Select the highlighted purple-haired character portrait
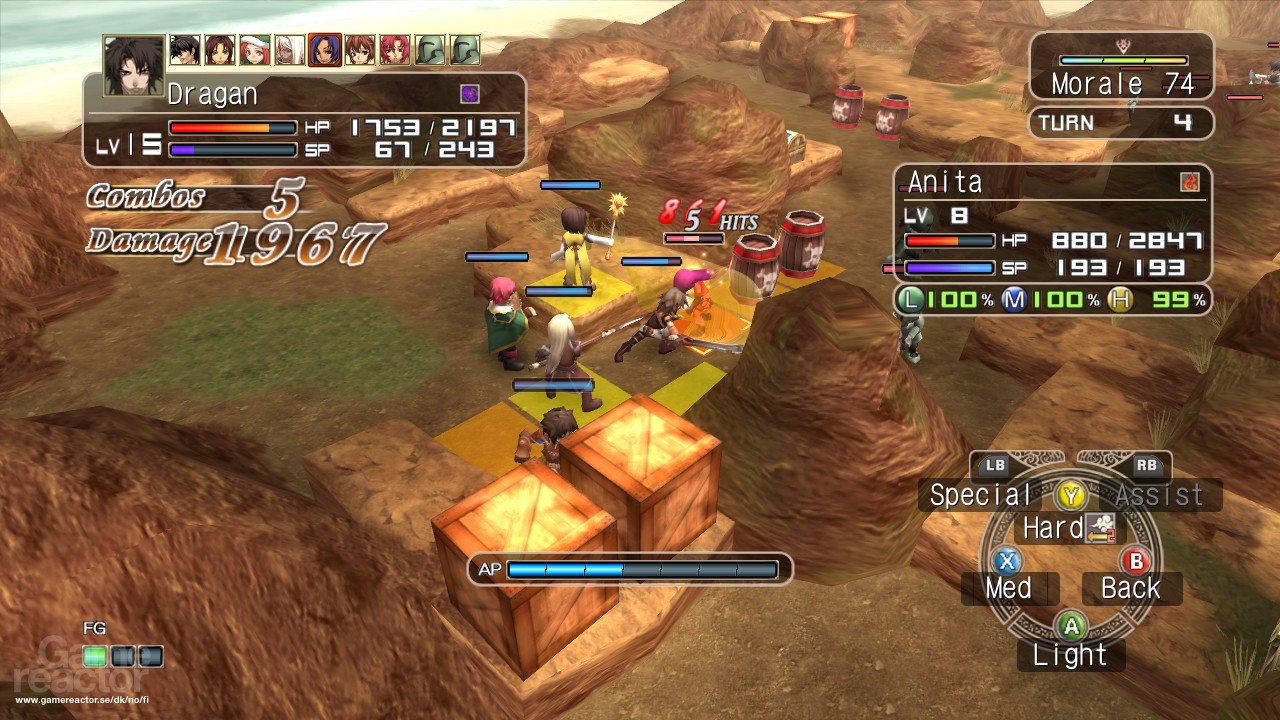 coord(325,47)
